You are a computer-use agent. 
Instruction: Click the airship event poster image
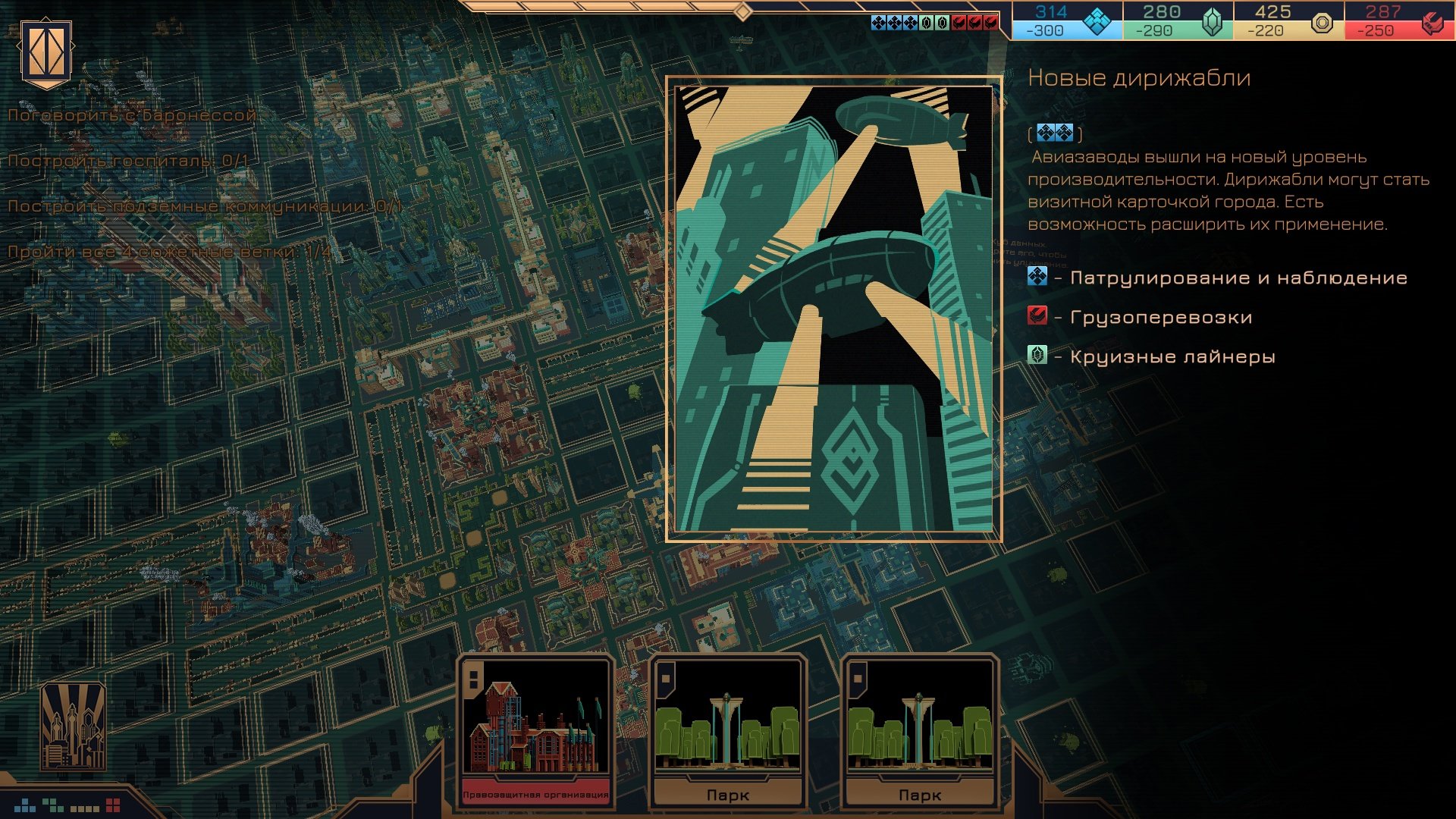(833, 309)
